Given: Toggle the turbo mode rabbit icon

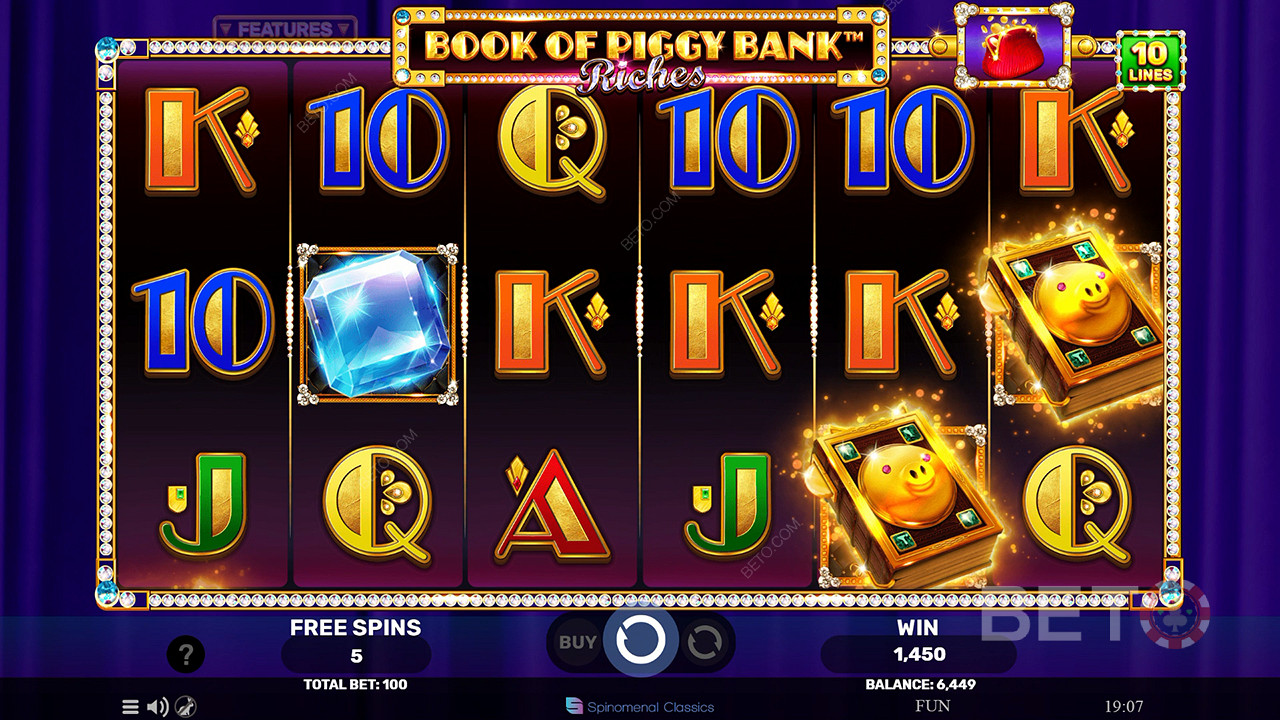Looking at the screenshot, I should click(x=186, y=707).
